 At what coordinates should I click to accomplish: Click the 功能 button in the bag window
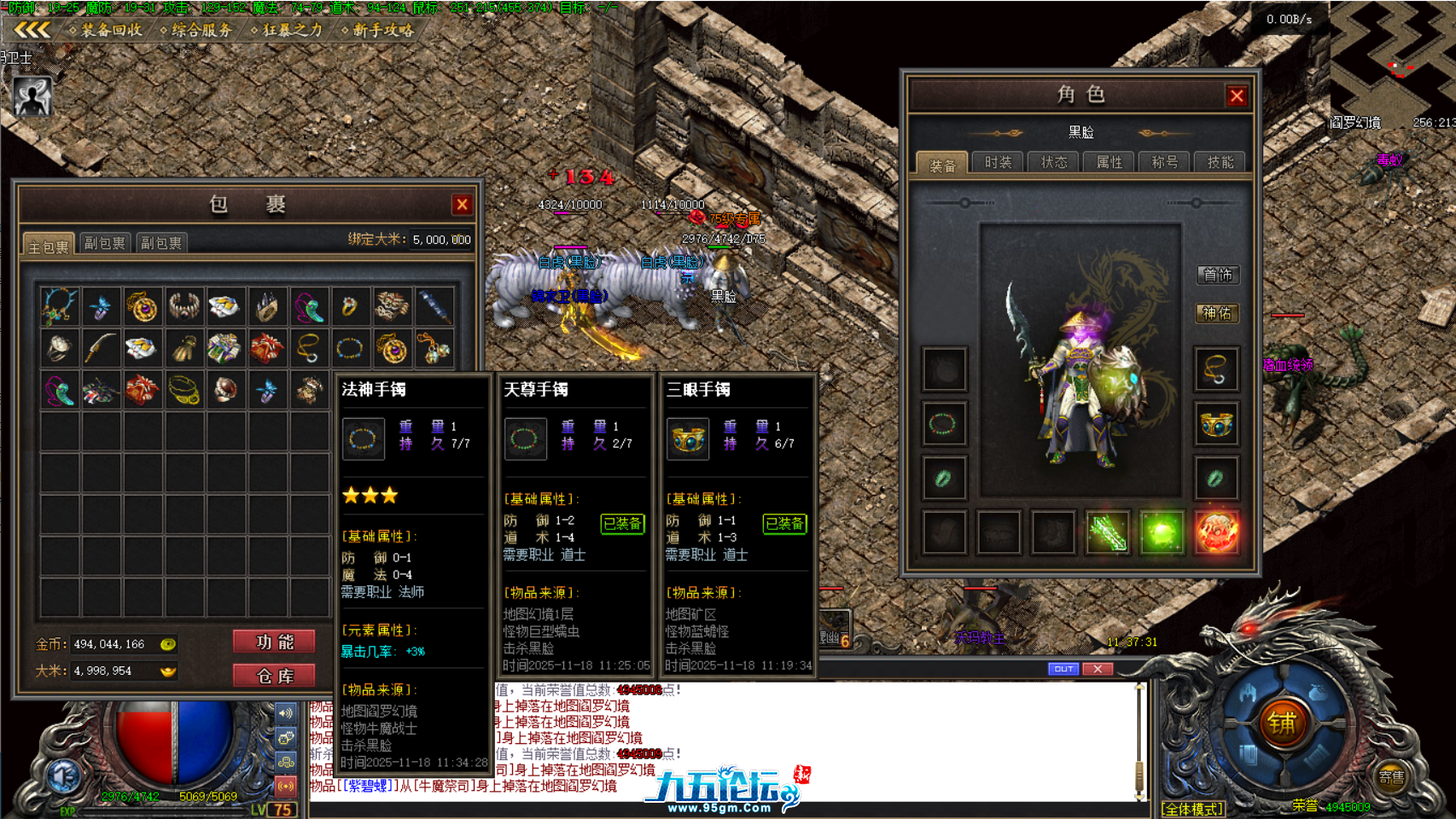click(x=273, y=642)
